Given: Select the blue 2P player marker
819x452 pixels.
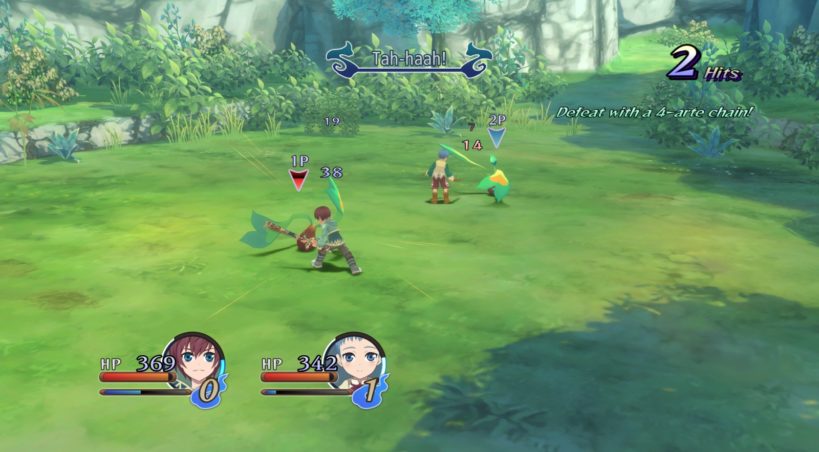Looking at the screenshot, I should click(496, 136).
